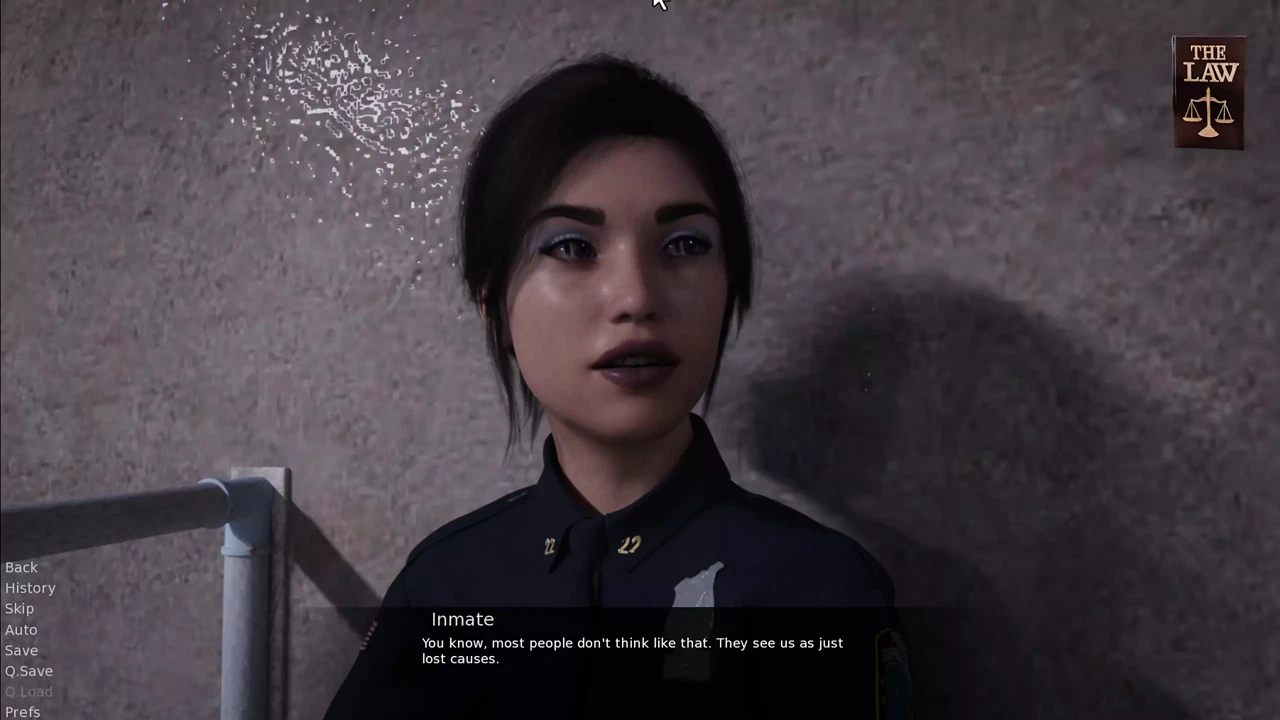This screenshot has height=720, width=1280.
Task: Click Prefs at the bottom of the list
Action: (22, 711)
